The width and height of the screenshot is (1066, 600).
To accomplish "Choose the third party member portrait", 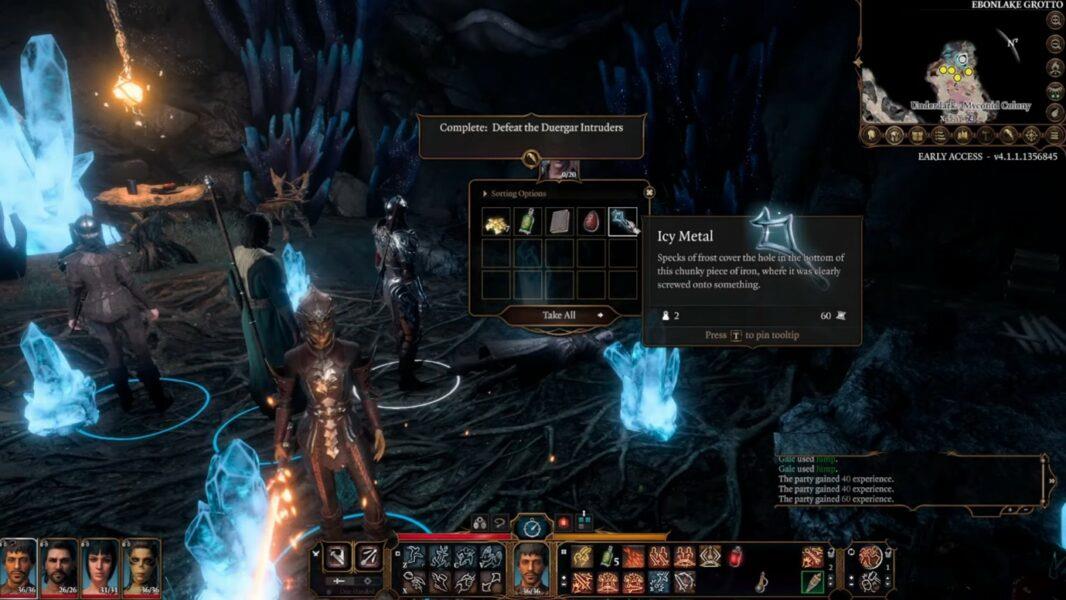I will pos(101,566).
